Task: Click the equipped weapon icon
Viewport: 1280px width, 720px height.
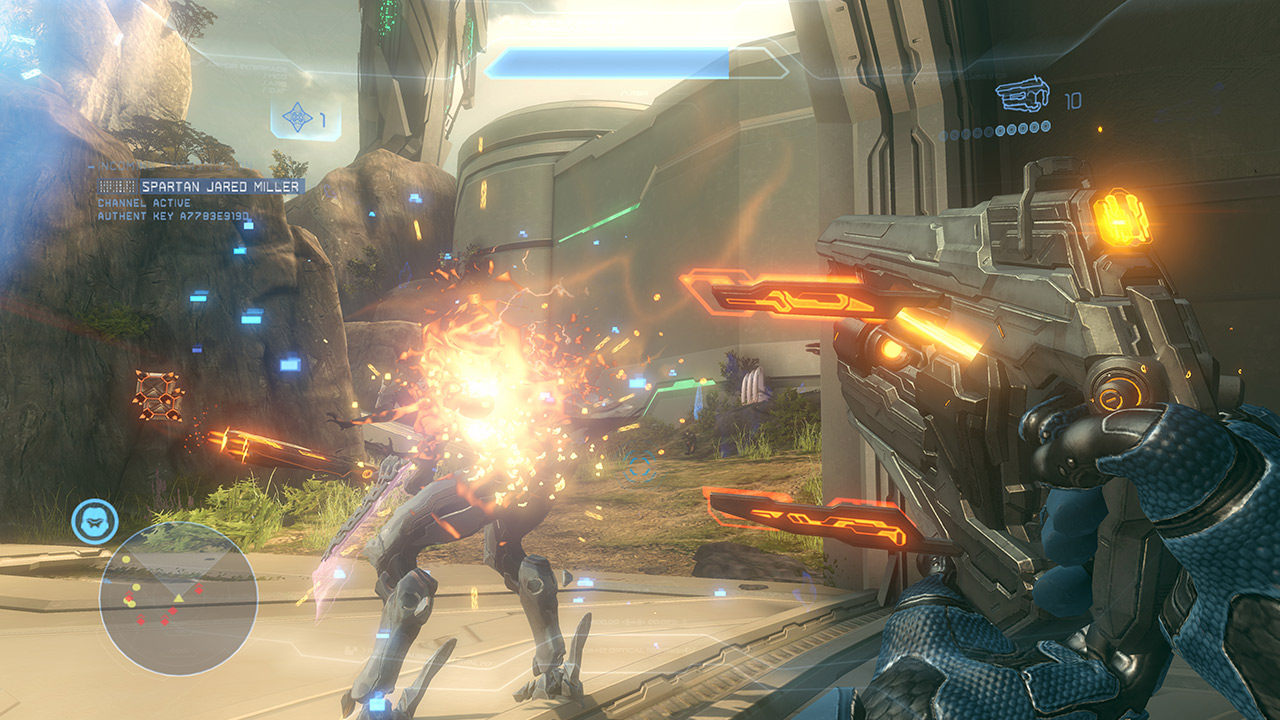Action: pyautogui.click(x=1022, y=96)
